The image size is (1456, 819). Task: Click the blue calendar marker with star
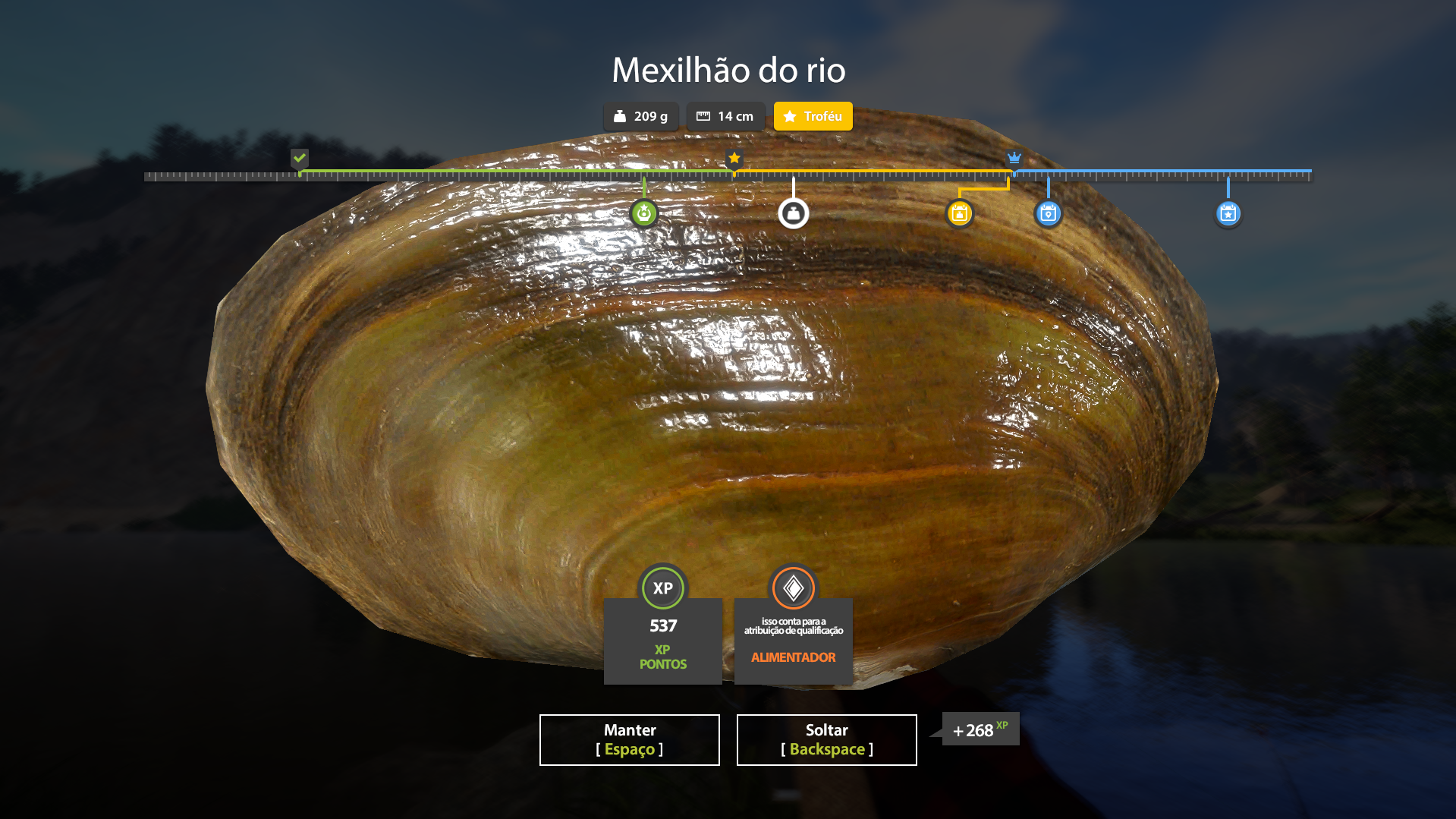point(1228,213)
